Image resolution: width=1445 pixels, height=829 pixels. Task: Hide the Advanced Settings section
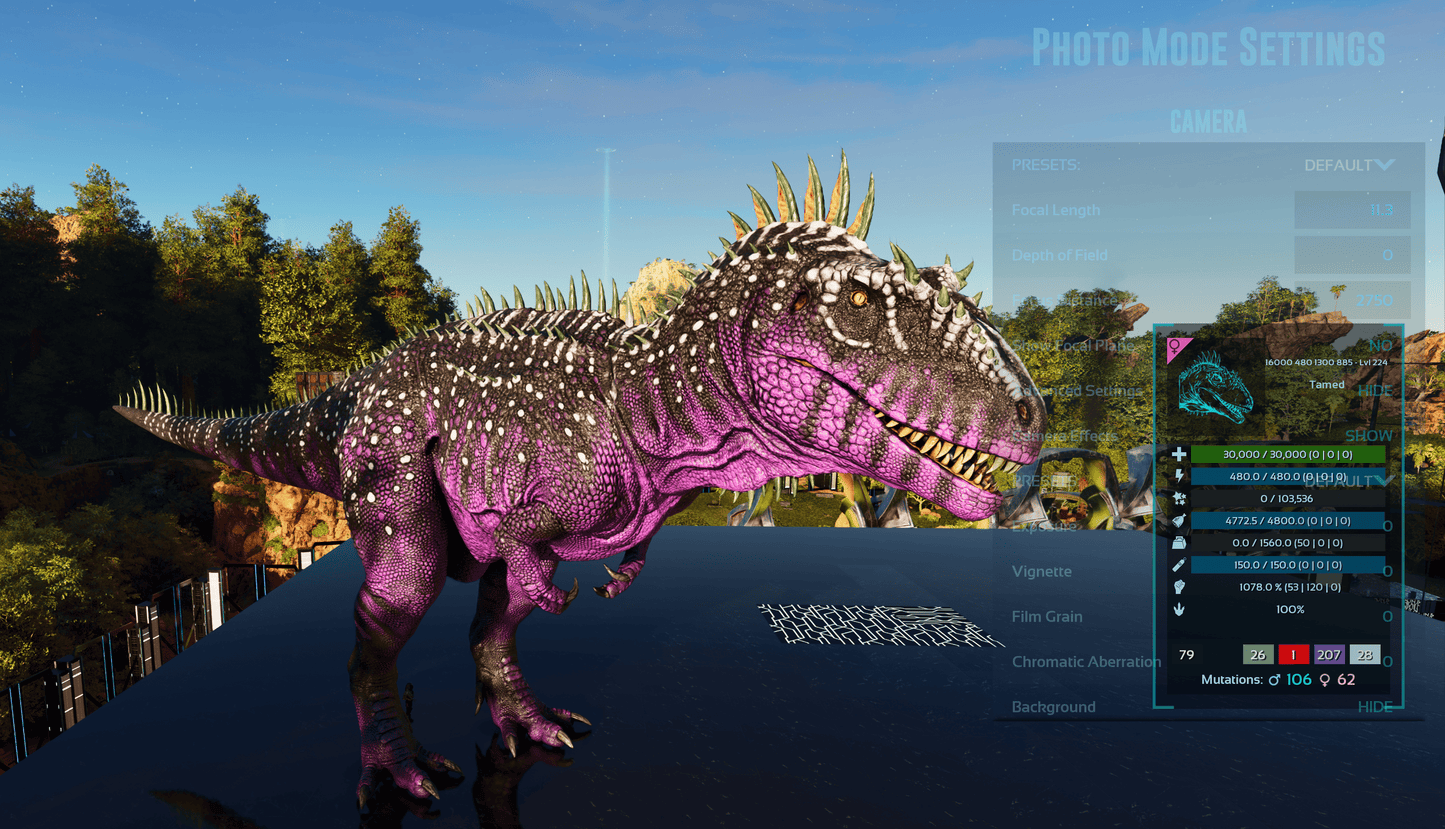(x=1375, y=390)
